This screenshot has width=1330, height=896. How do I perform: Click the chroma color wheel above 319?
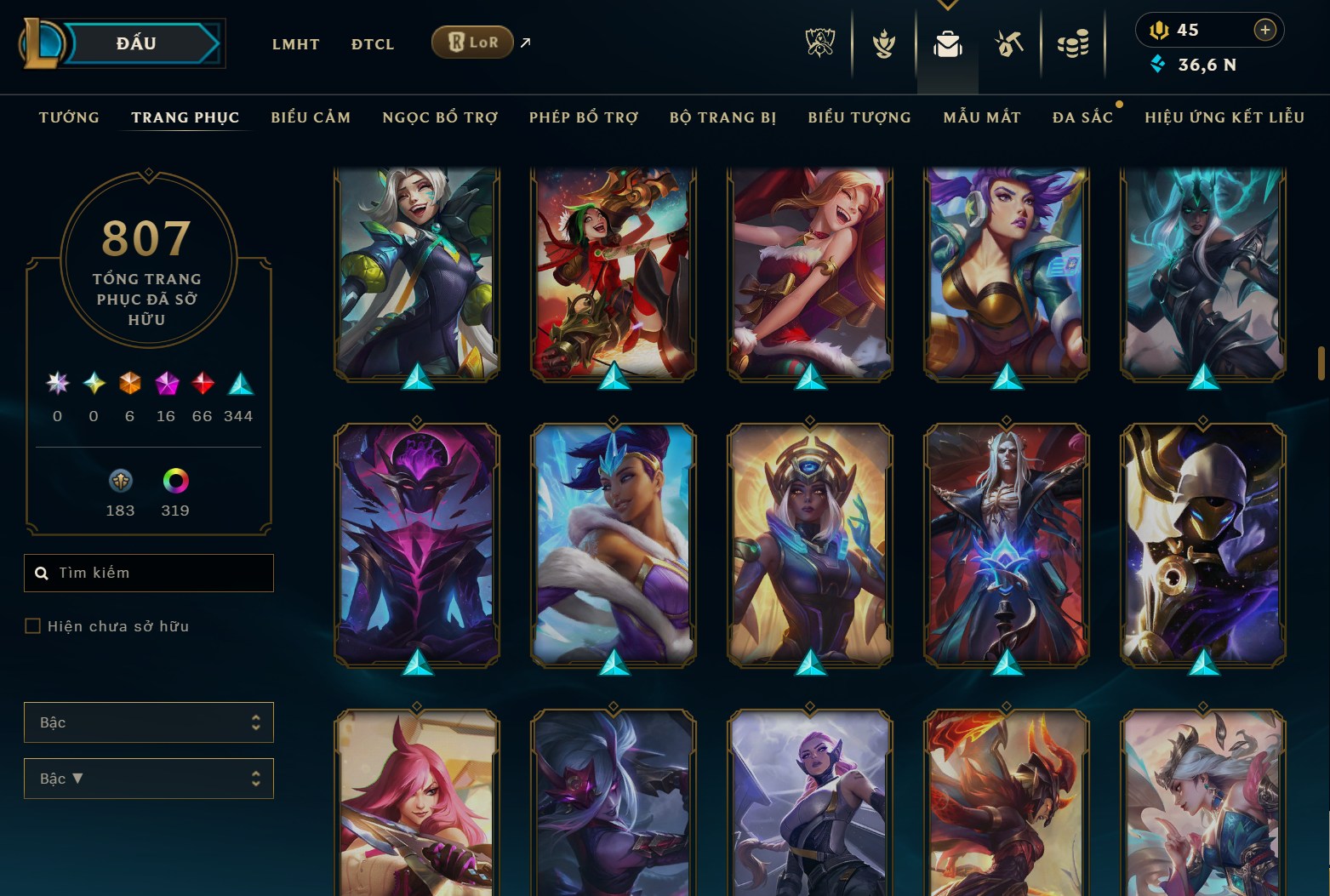coord(176,481)
